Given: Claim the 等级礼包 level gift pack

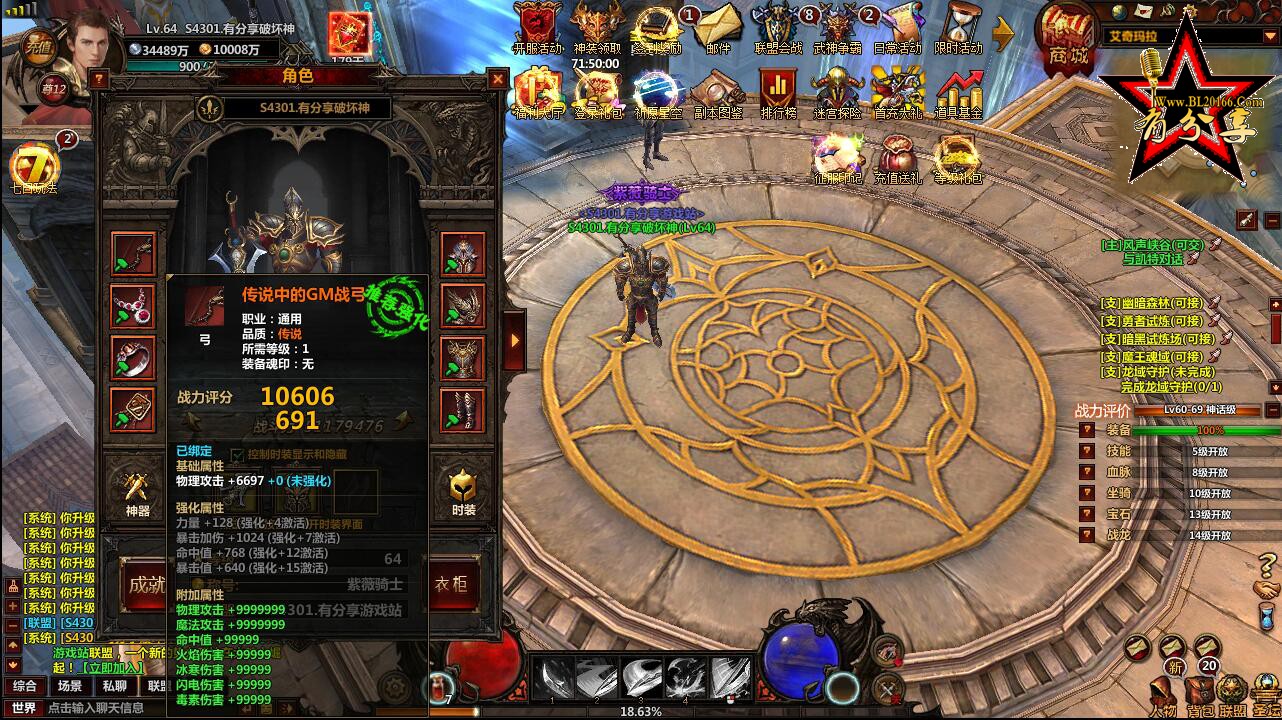Looking at the screenshot, I should (957, 160).
